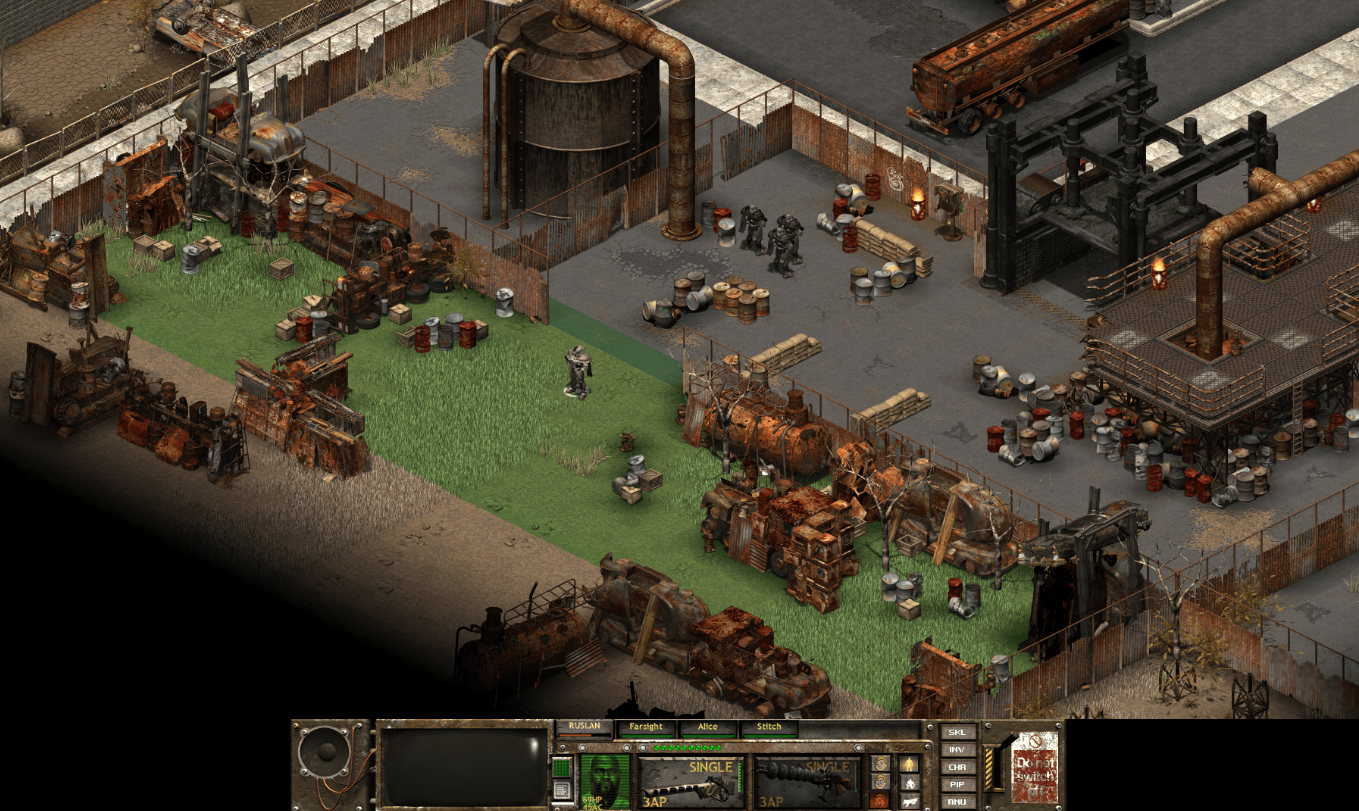
Task: Open the INV inventory panel
Action: (957, 750)
